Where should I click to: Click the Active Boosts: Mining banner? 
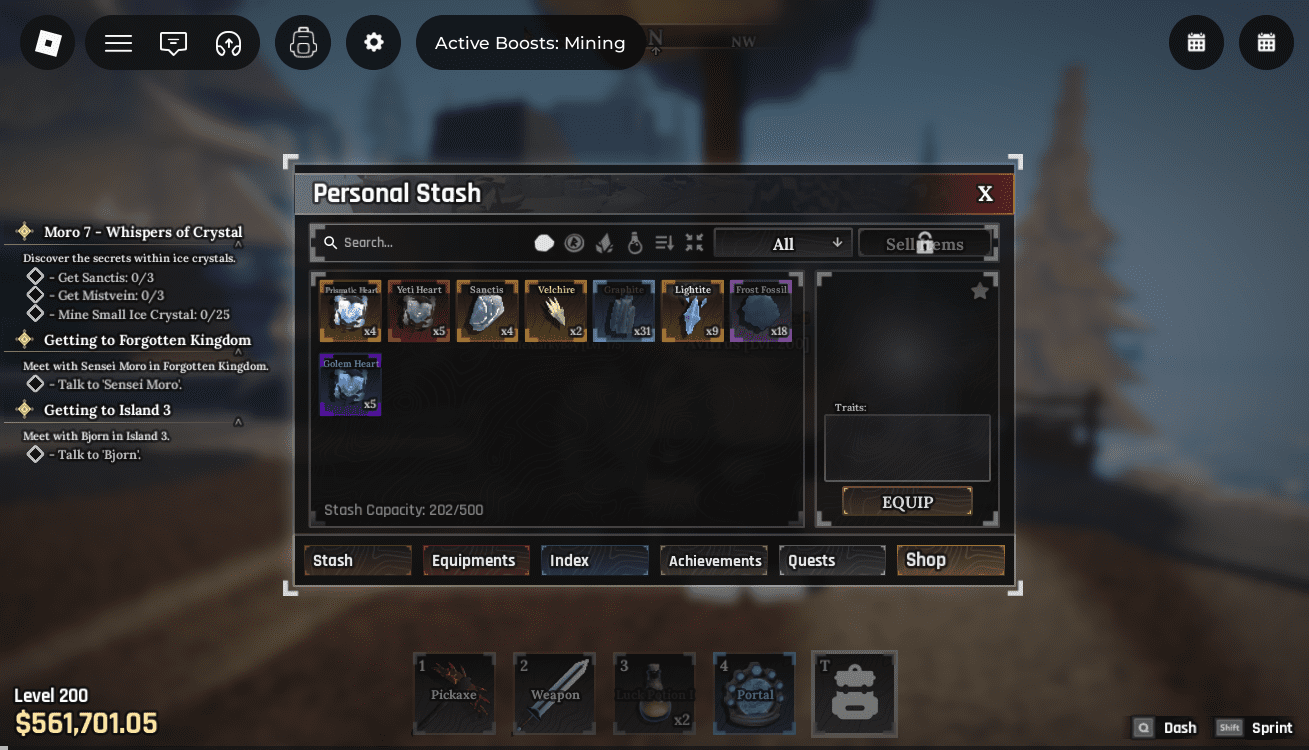[x=530, y=42]
